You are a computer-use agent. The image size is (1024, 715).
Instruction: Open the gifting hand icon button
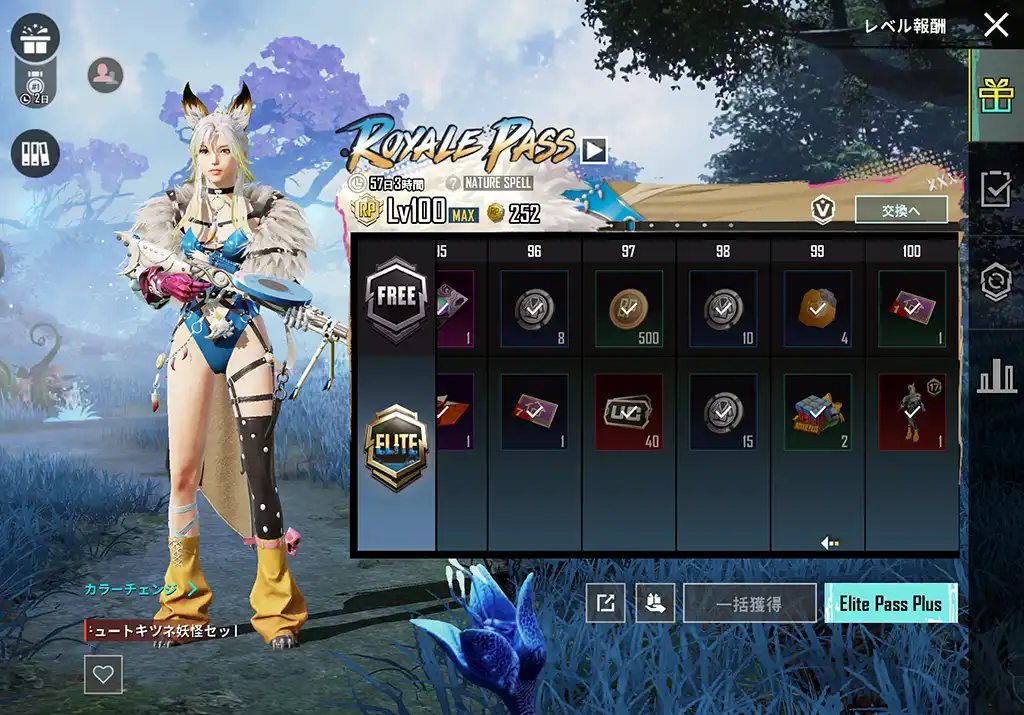[x=655, y=603]
